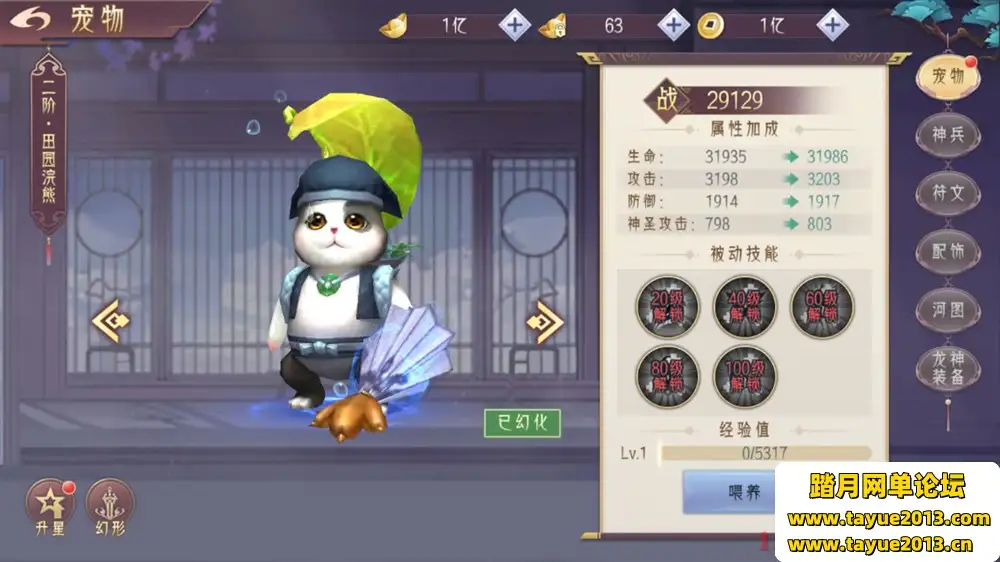The width and height of the screenshot is (1000, 562).
Task: Switch to the 配饰 accessories tab
Action: pyautogui.click(x=947, y=251)
